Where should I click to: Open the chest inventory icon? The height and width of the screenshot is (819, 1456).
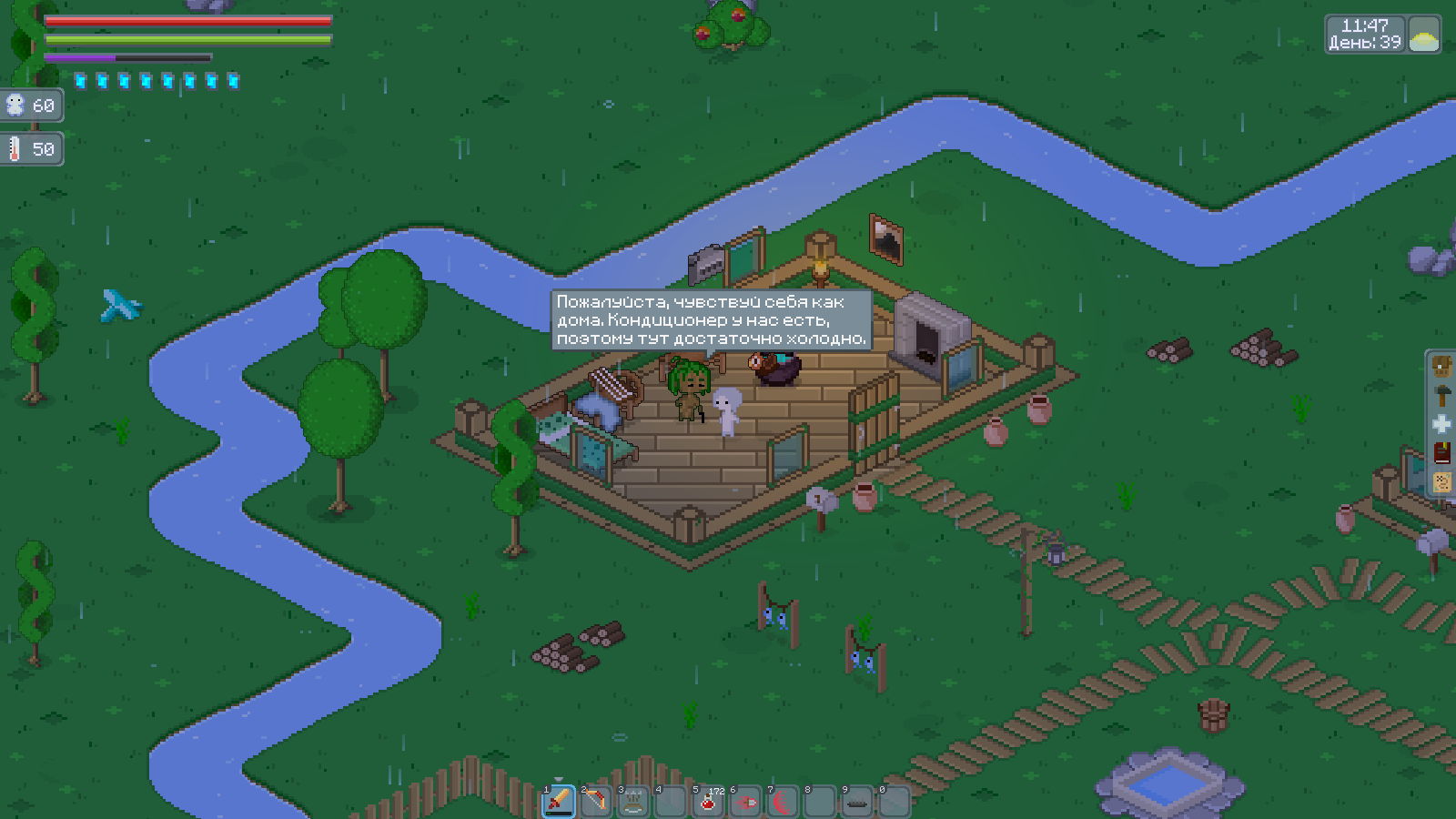[x=1441, y=367]
